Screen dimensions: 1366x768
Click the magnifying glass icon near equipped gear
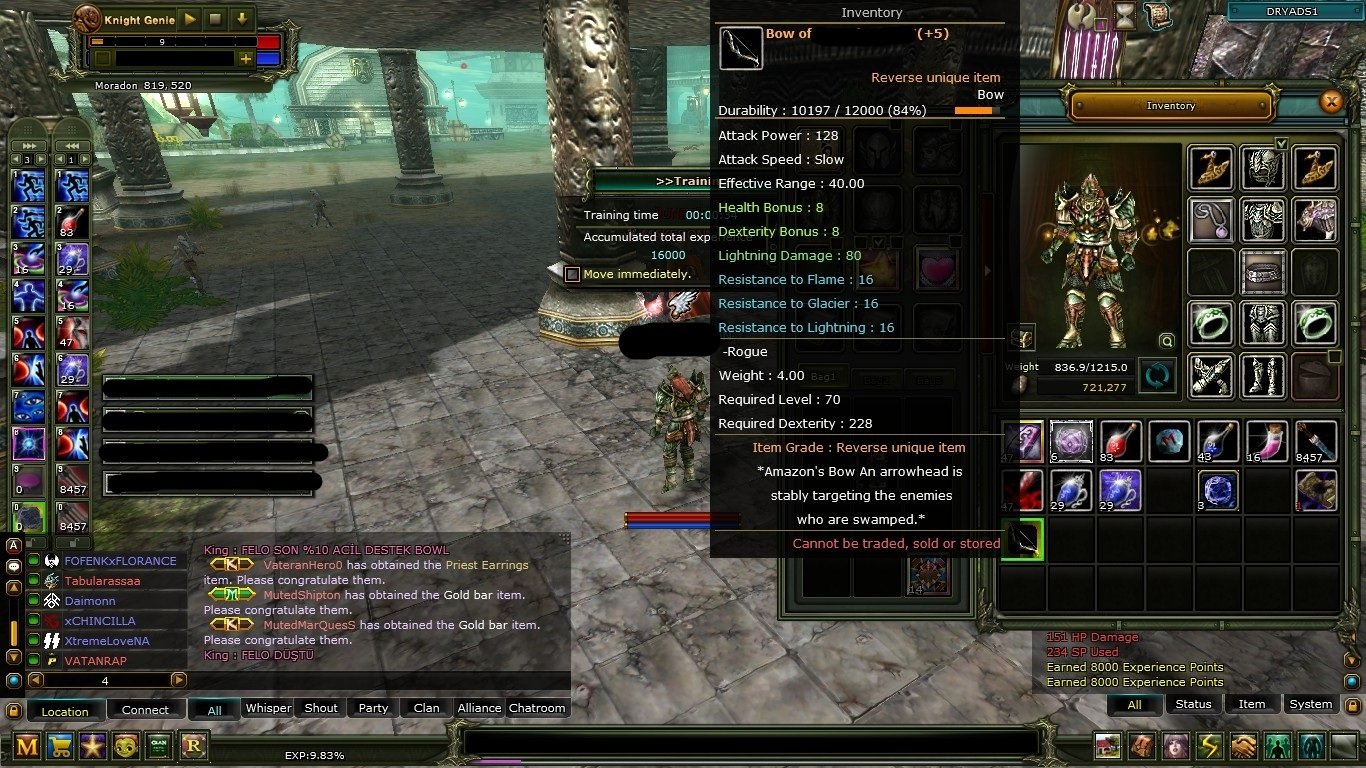(1168, 341)
